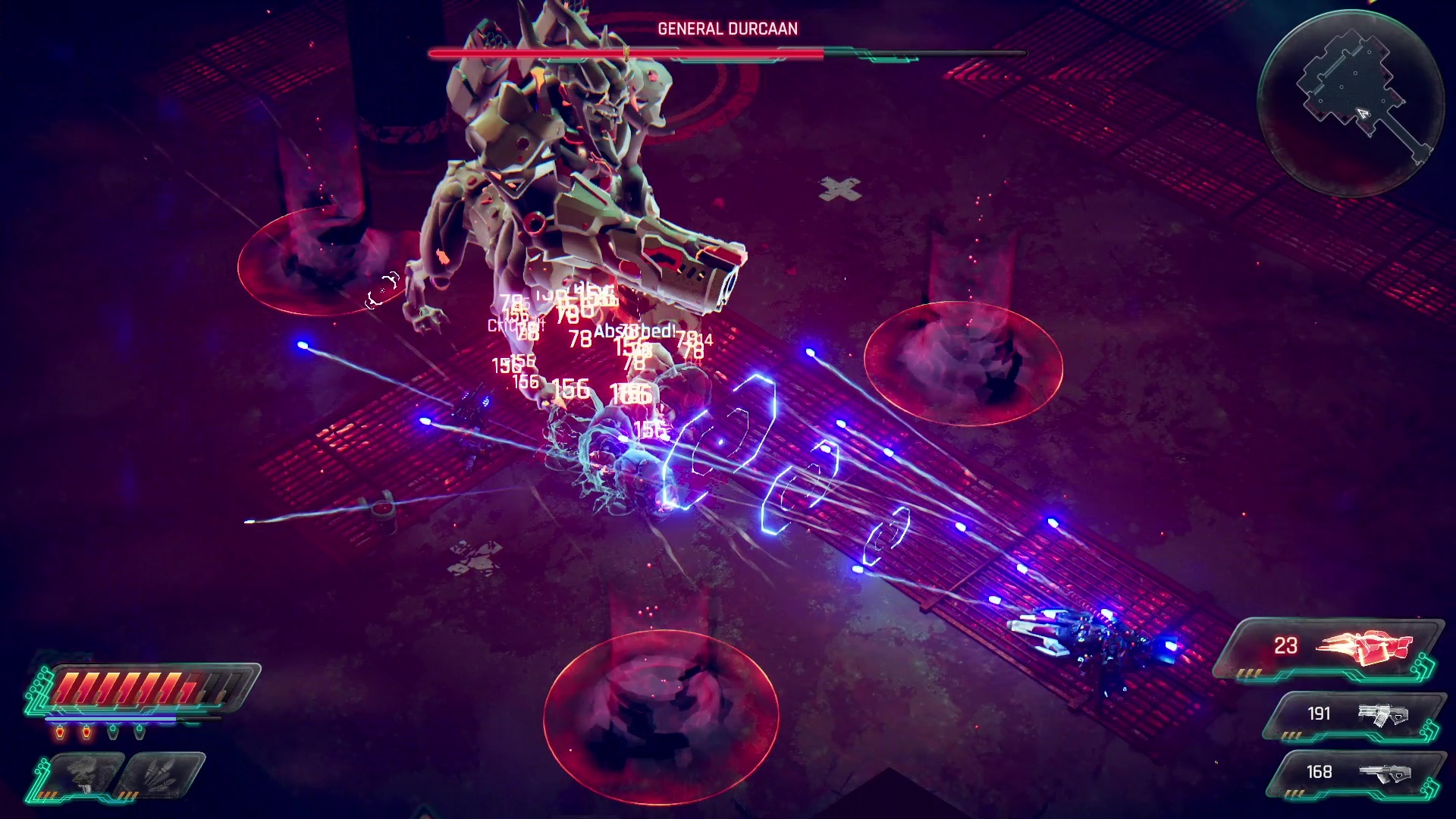1456x819 pixels.
Task: Select the player arrow marker on the minimap
Action: point(1363,115)
